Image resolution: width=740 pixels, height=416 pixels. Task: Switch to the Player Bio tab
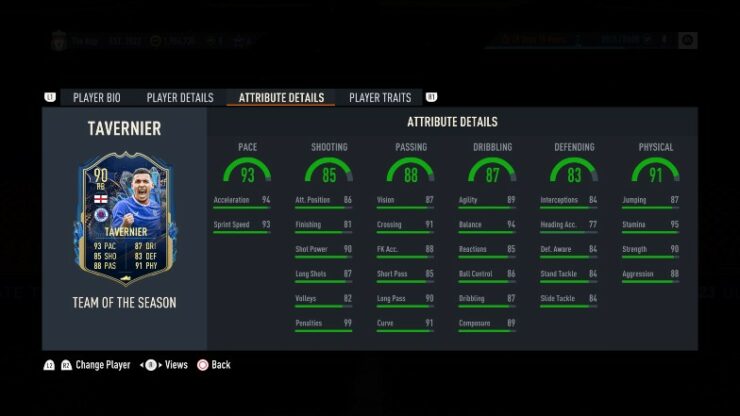(x=96, y=98)
